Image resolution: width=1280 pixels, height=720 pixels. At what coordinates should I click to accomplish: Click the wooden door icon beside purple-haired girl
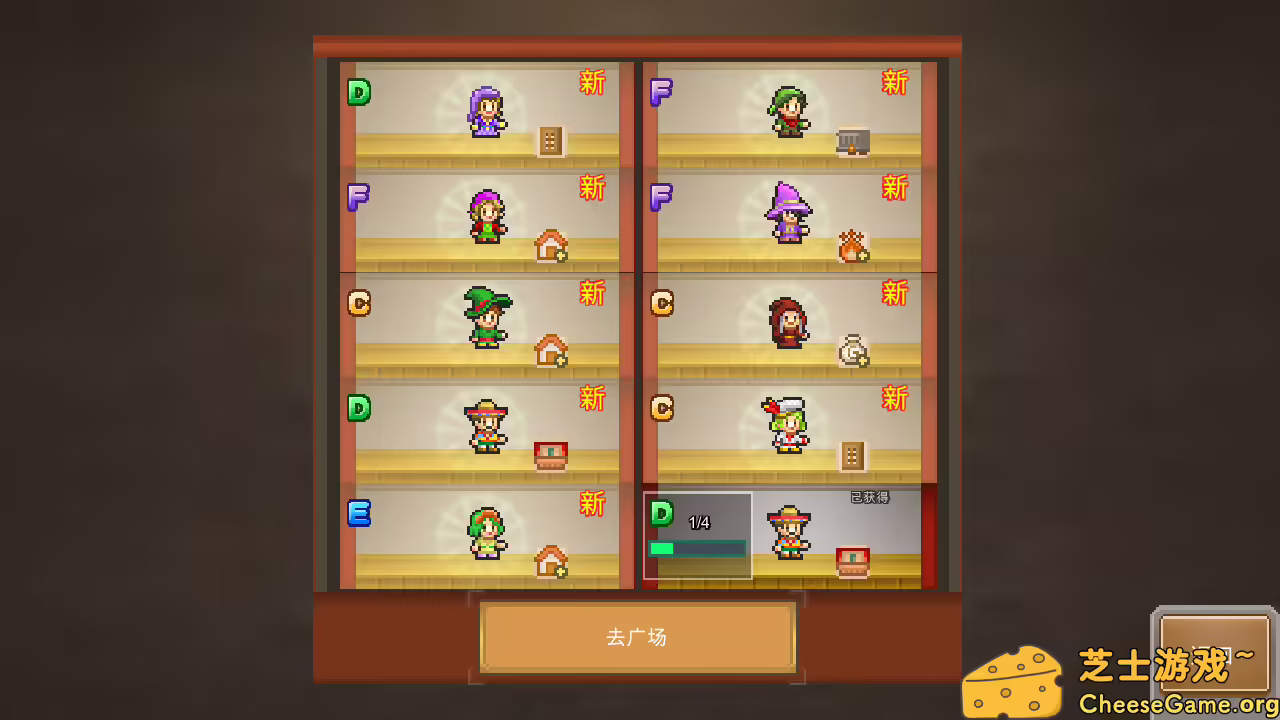[550, 140]
